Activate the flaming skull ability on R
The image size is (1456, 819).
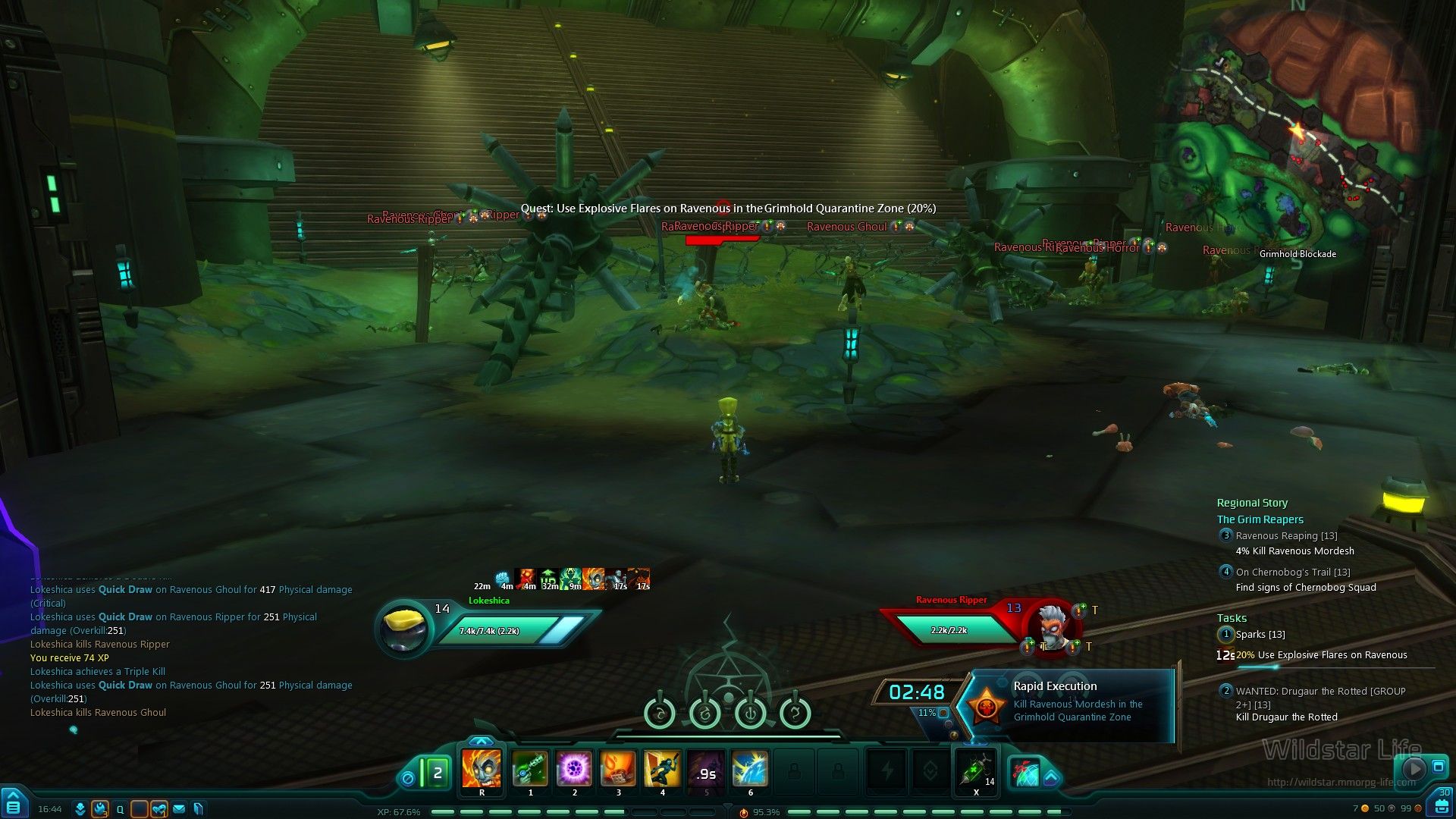click(482, 768)
